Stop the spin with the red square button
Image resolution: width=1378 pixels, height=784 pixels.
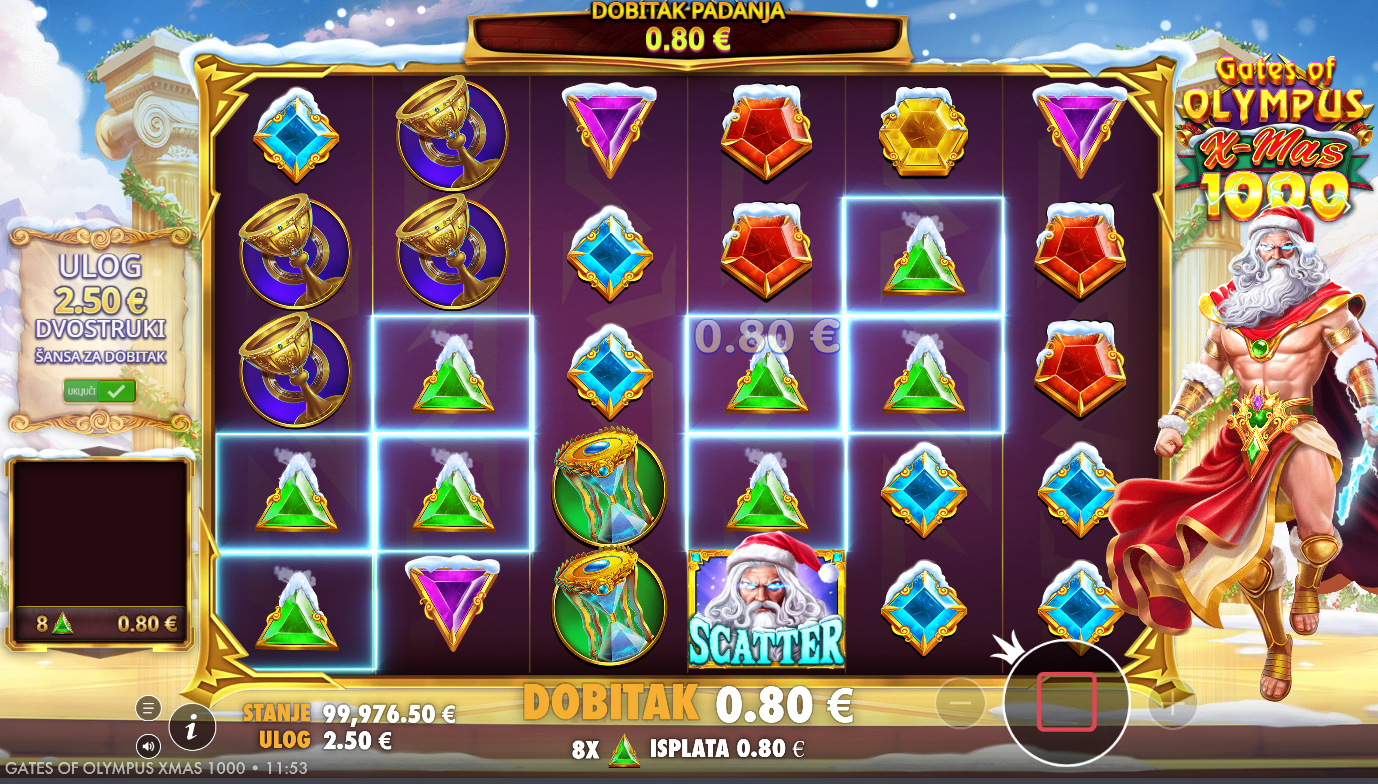pos(1066,701)
